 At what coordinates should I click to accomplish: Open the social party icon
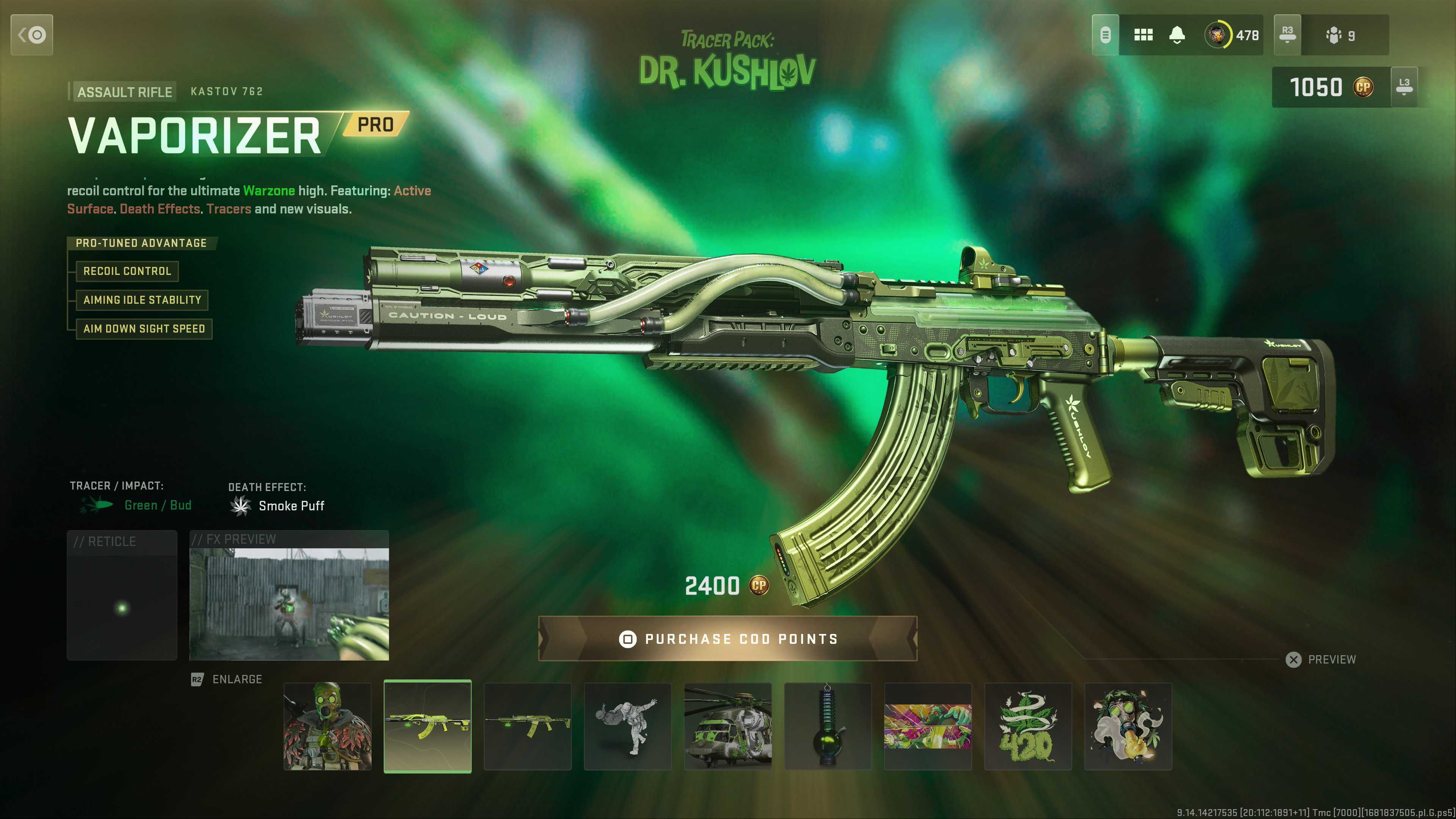[x=1340, y=36]
